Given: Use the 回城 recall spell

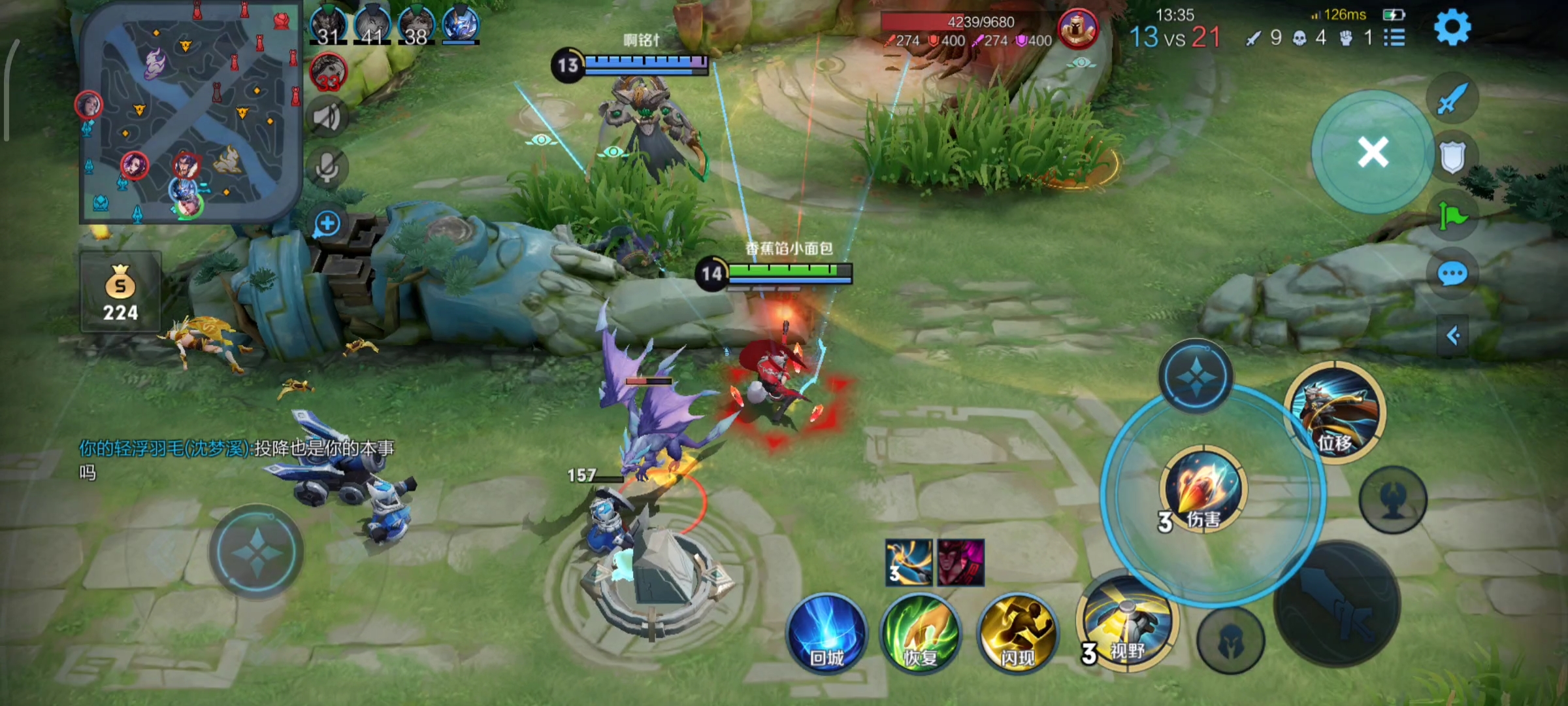Looking at the screenshot, I should [827, 634].
